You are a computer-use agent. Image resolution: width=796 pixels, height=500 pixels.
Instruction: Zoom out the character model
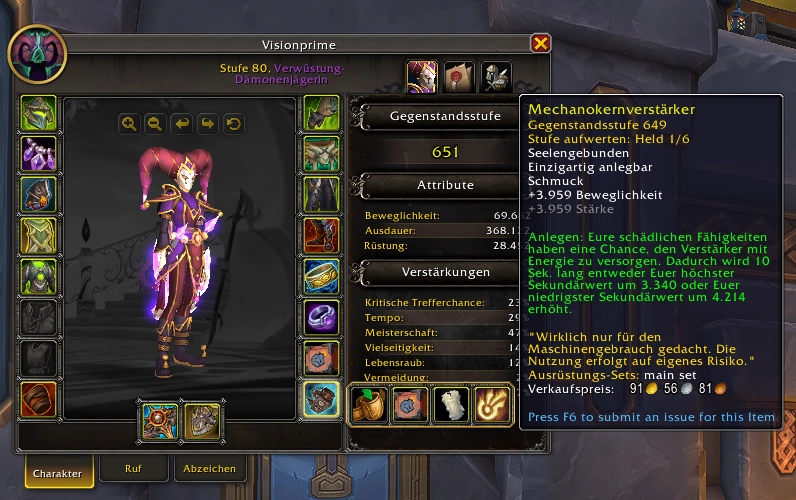point(155,123)
